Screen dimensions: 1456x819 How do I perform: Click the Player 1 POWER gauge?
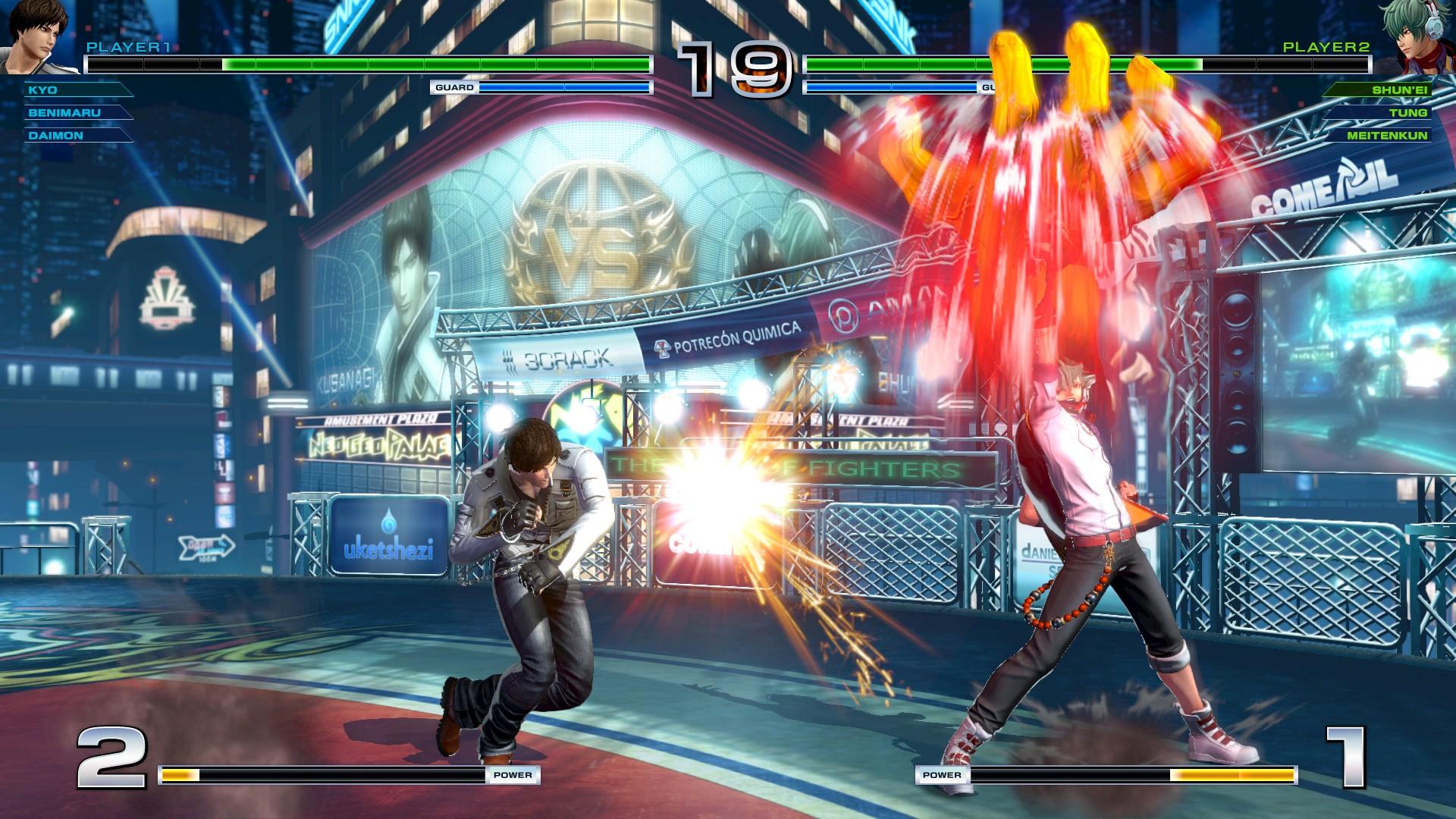pos(349,775)
